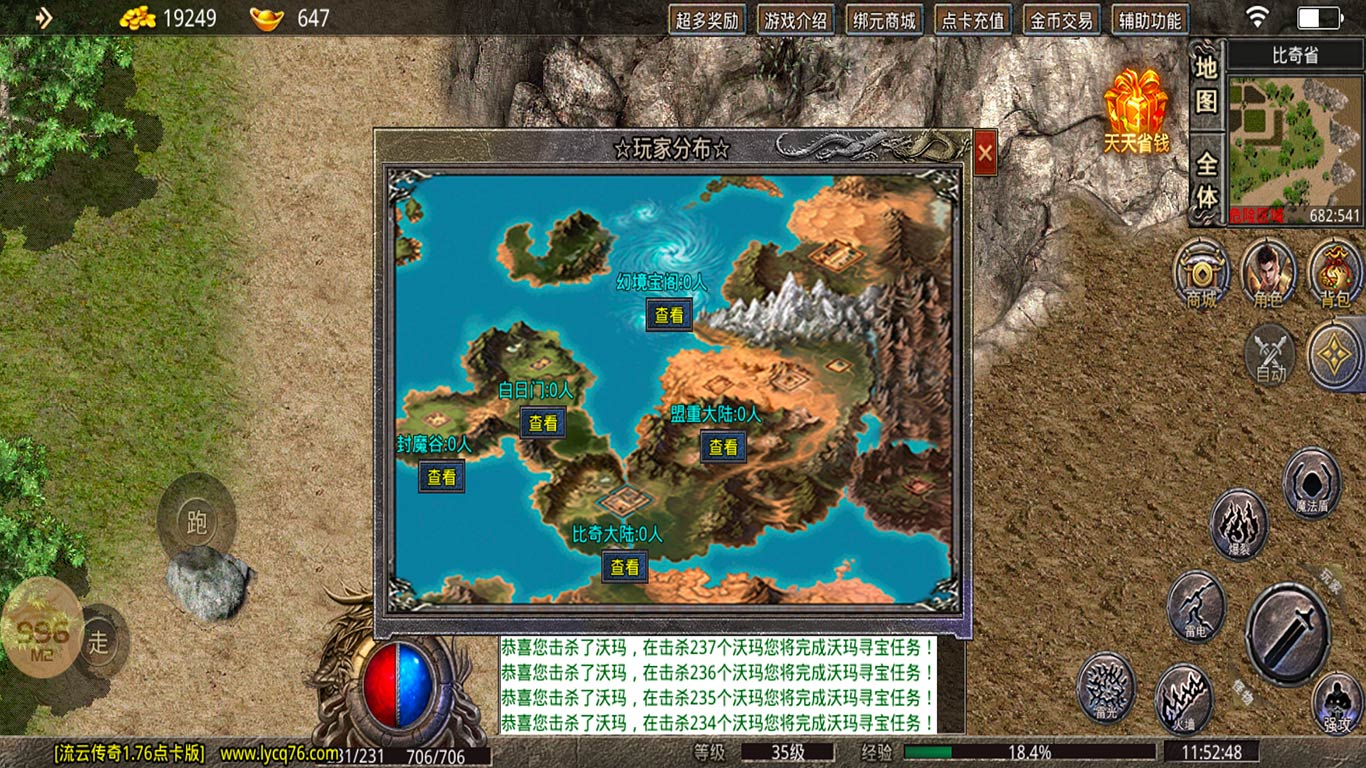This screenshot has height=768, width=1366.
Task: Open the 金币交易 gold trading menu
Action: pyautogui.click(x=1062, y=20)
